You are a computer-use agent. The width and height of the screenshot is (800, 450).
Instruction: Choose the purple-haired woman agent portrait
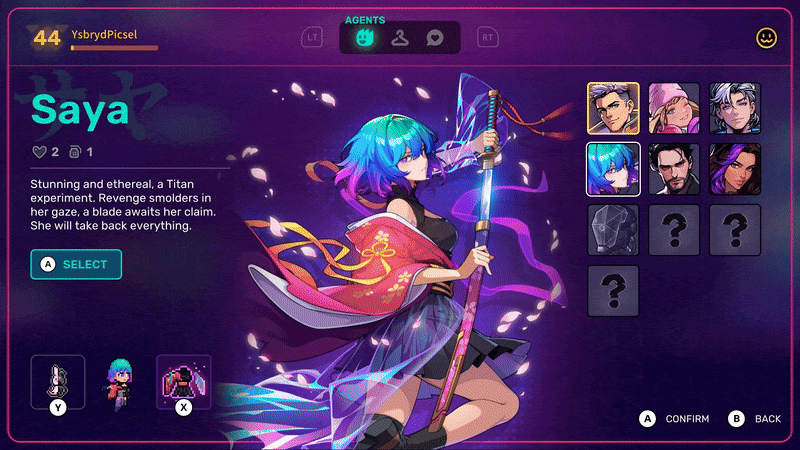coord(735,169)
